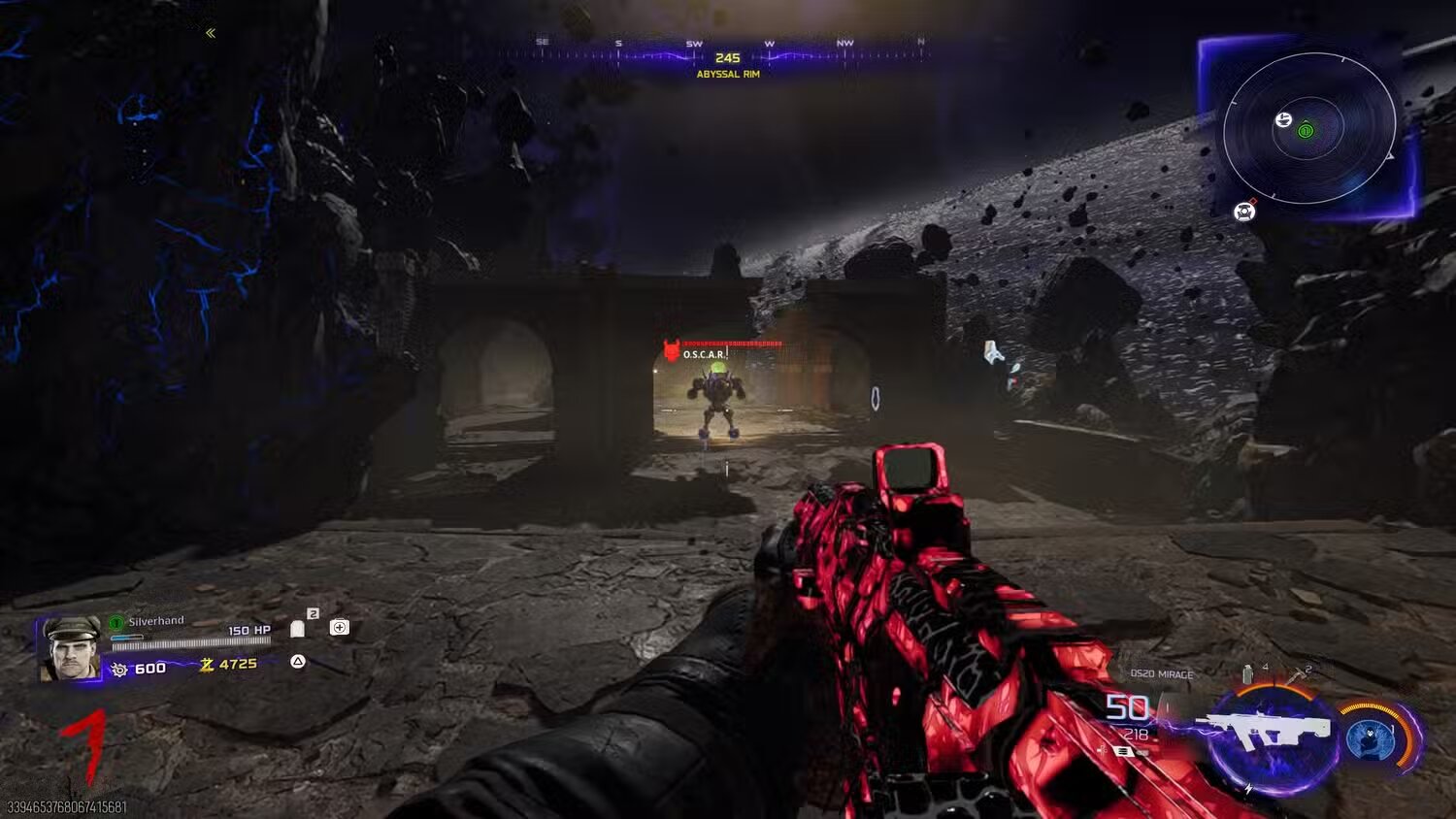Click the Silverhand character portrait
The image size is (1456, 819).
coord(69,647)
